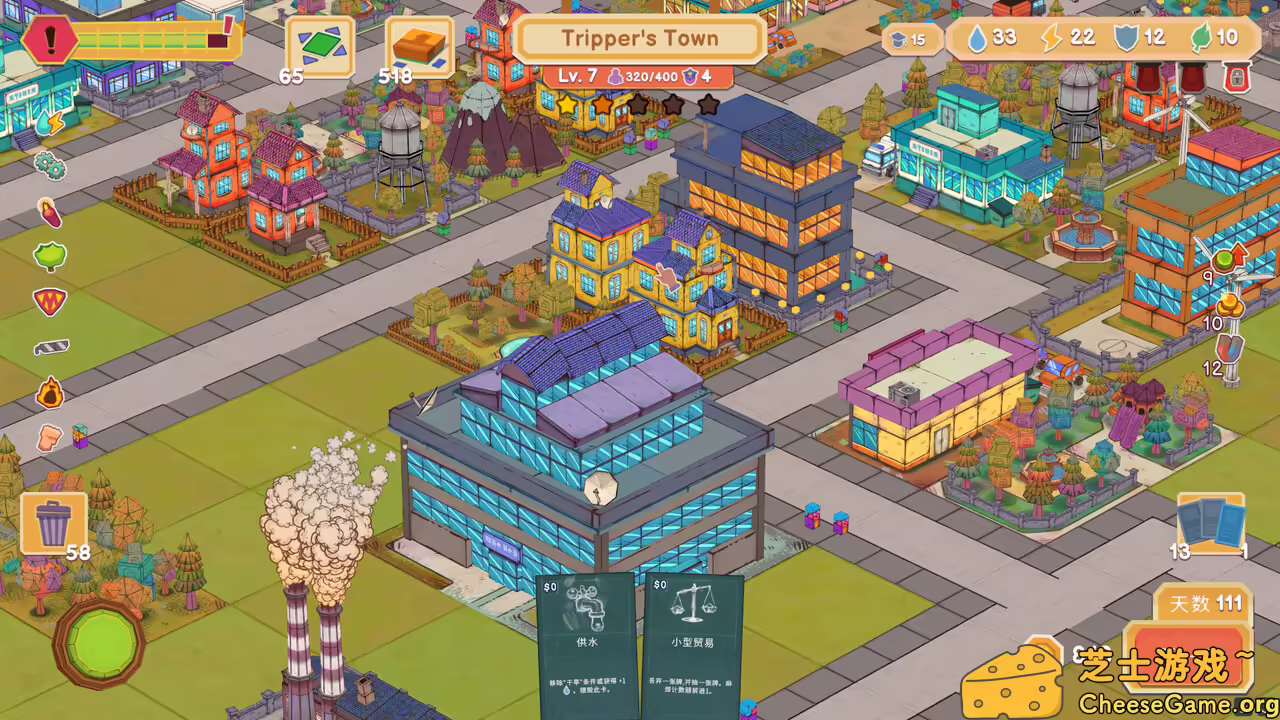Select the striped road segment icon
The width and height of the screenshot is (1280, 720).
[x=49, y=347]
